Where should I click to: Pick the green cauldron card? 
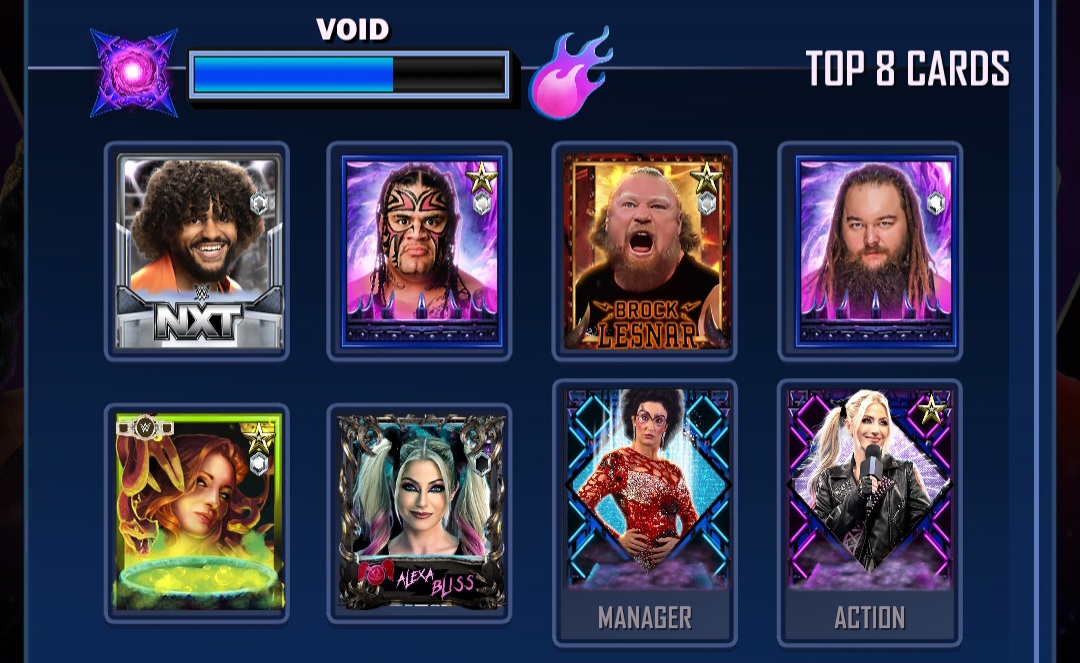198,512
